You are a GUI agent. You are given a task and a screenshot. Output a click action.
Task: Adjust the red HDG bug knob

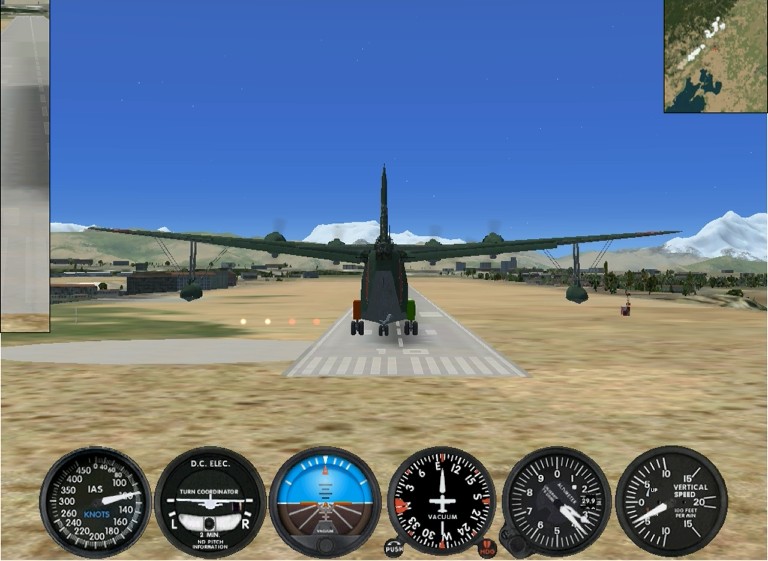(488, 547)
